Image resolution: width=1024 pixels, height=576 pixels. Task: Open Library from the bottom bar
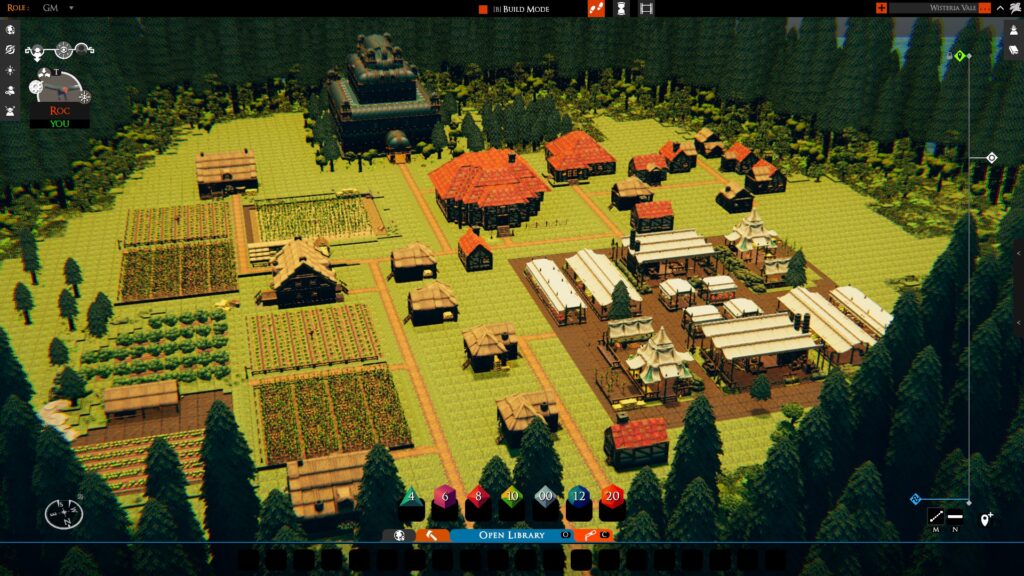point(511,535)
